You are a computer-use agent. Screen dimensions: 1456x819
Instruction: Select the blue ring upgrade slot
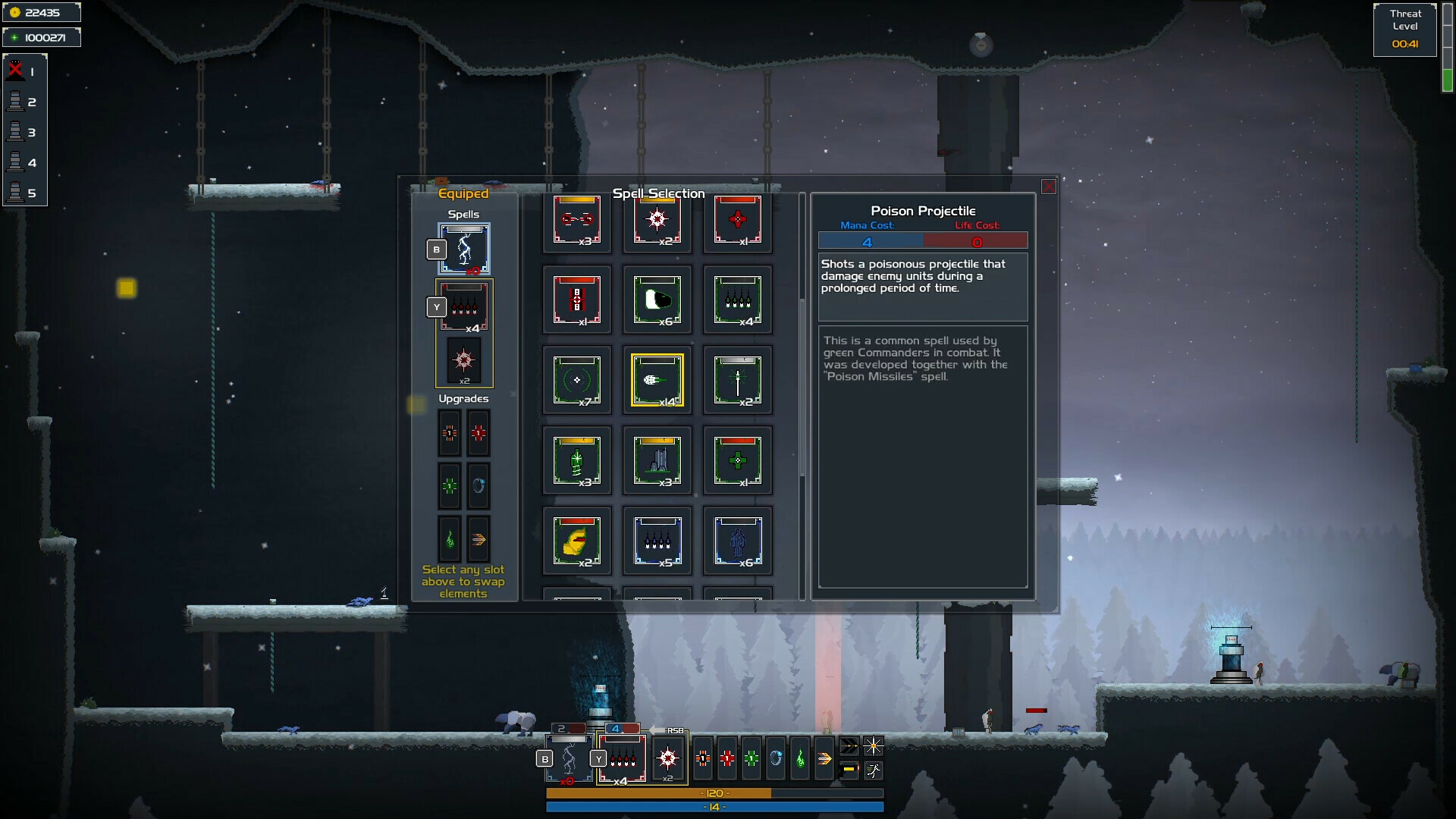point(479,485)
